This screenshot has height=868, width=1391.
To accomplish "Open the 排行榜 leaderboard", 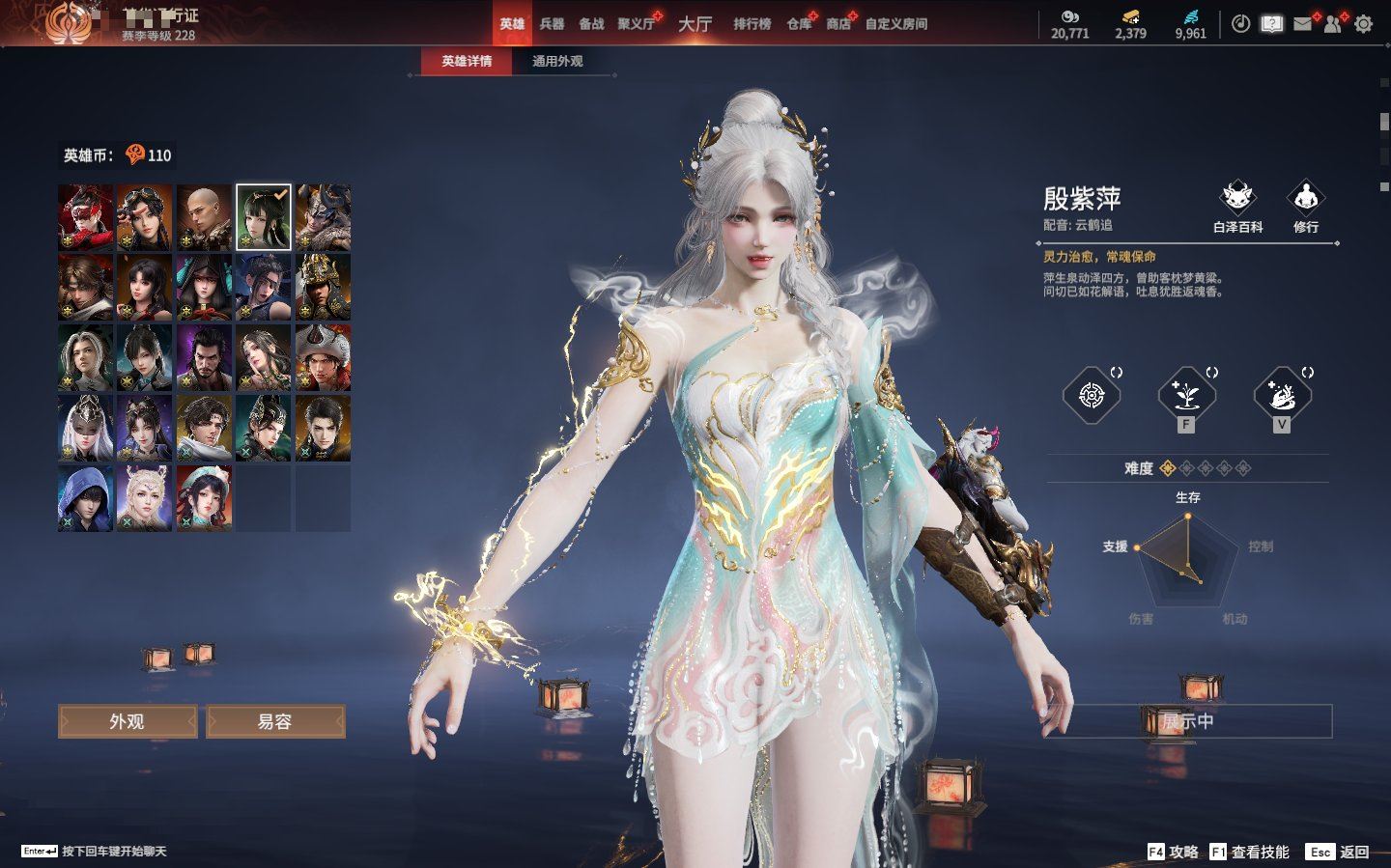I will coord(752,24).
